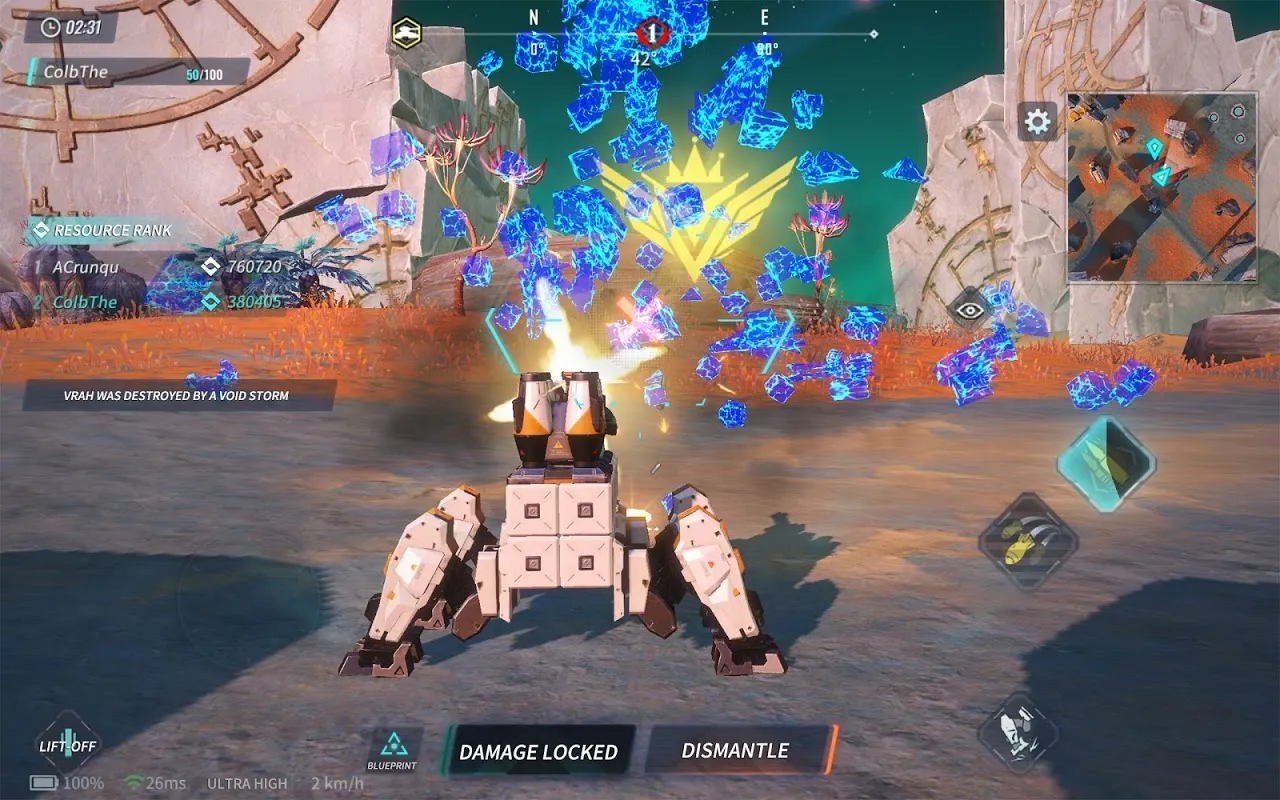Viewport: 1280px width, 800px height.
Task: Use the yellow claw ability
Action: (x=1027, y=541)
